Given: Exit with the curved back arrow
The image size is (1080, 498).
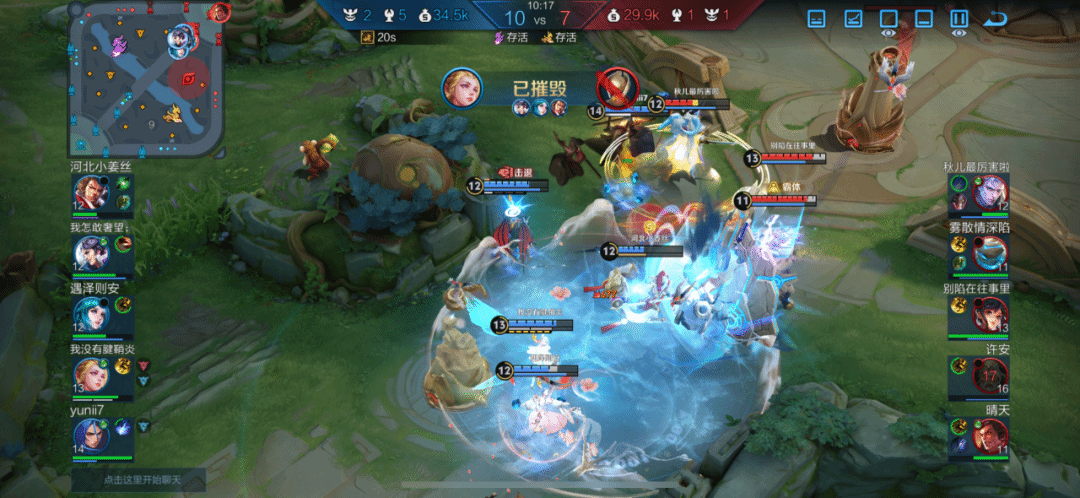Looking at the screenshot, I should (x=995, y=19).
